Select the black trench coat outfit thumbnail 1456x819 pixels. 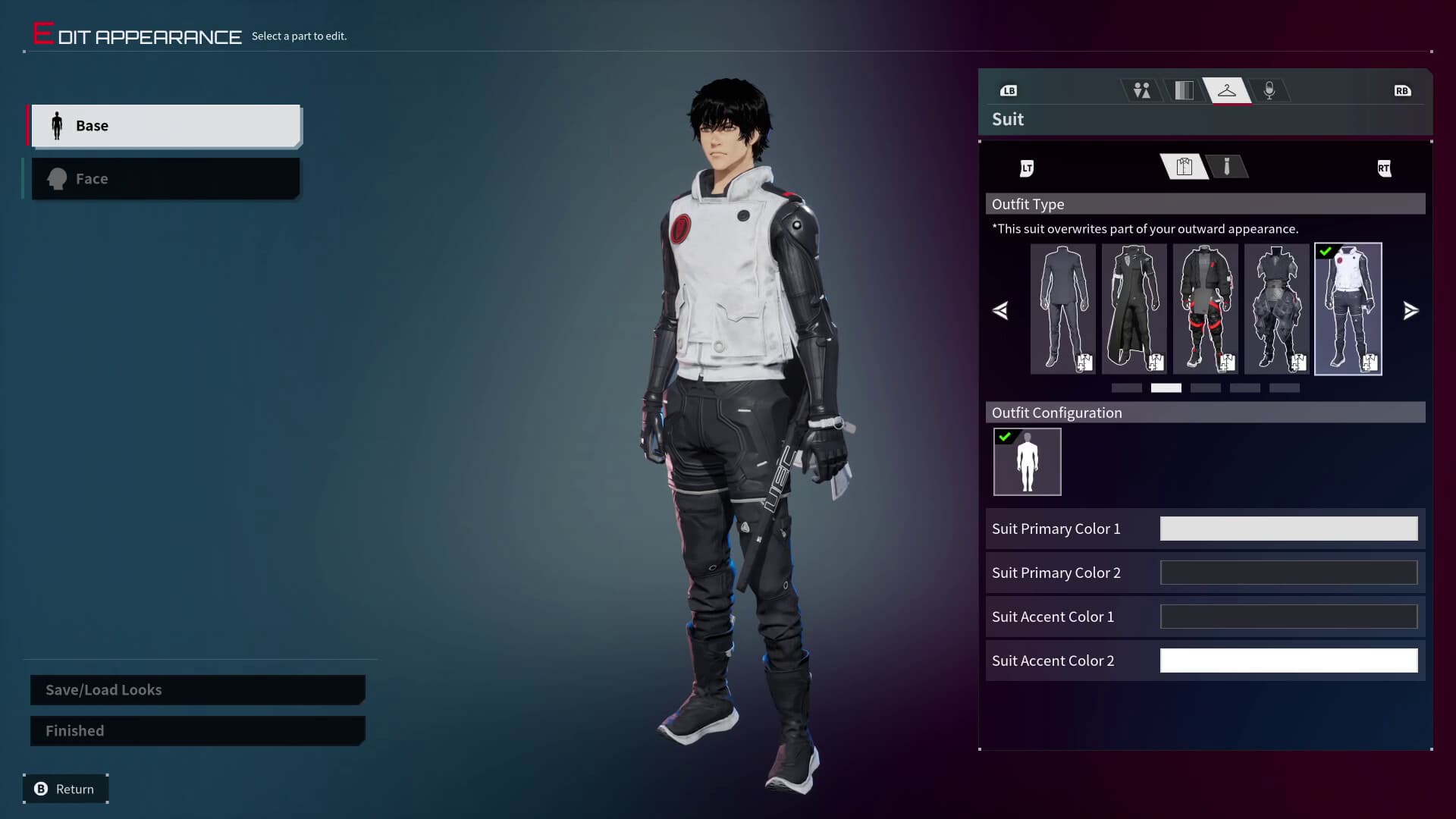pyautogui.click(x=1133, y=309)
